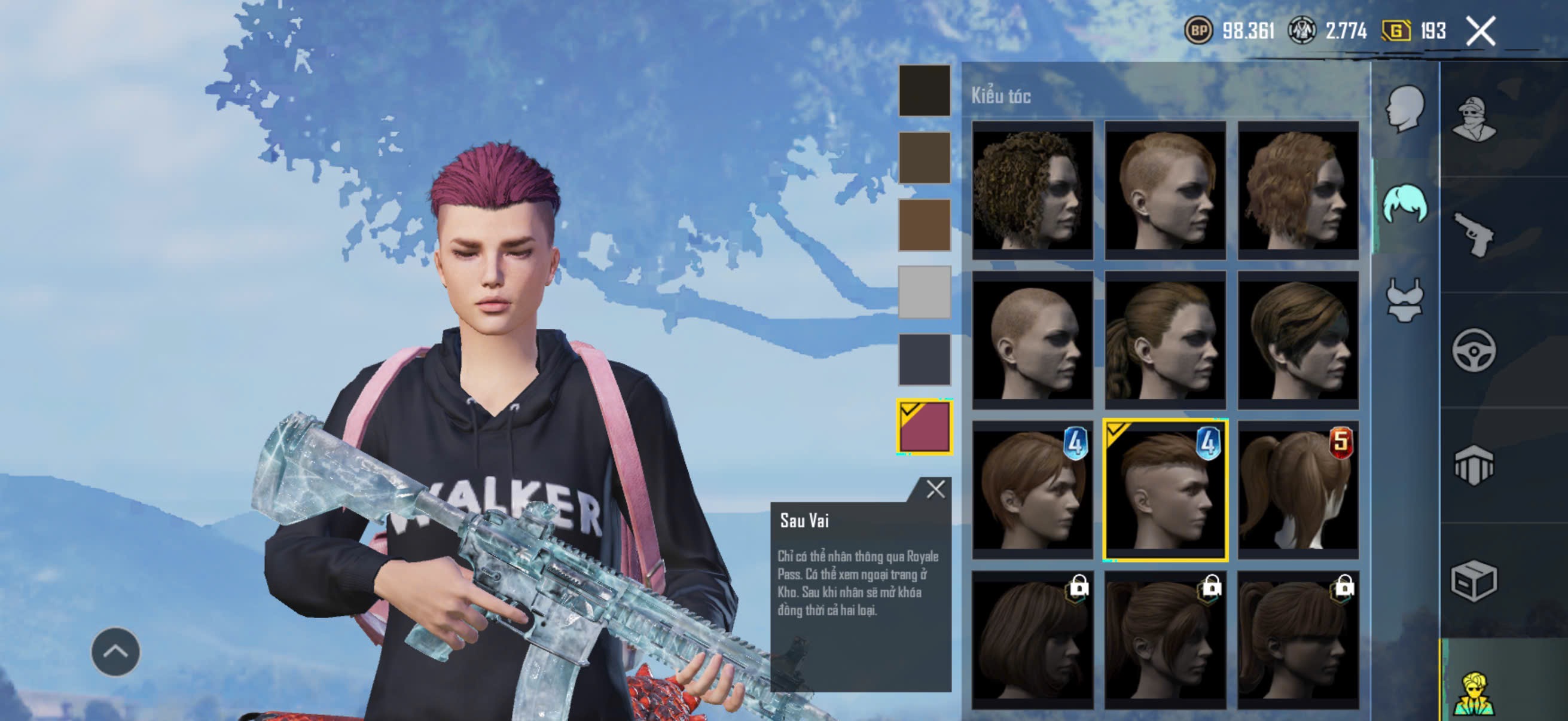This screenshot has width=1568, height=721.
Task: Select the highlighted undercut hairstyle
Action: point(1165,489)
